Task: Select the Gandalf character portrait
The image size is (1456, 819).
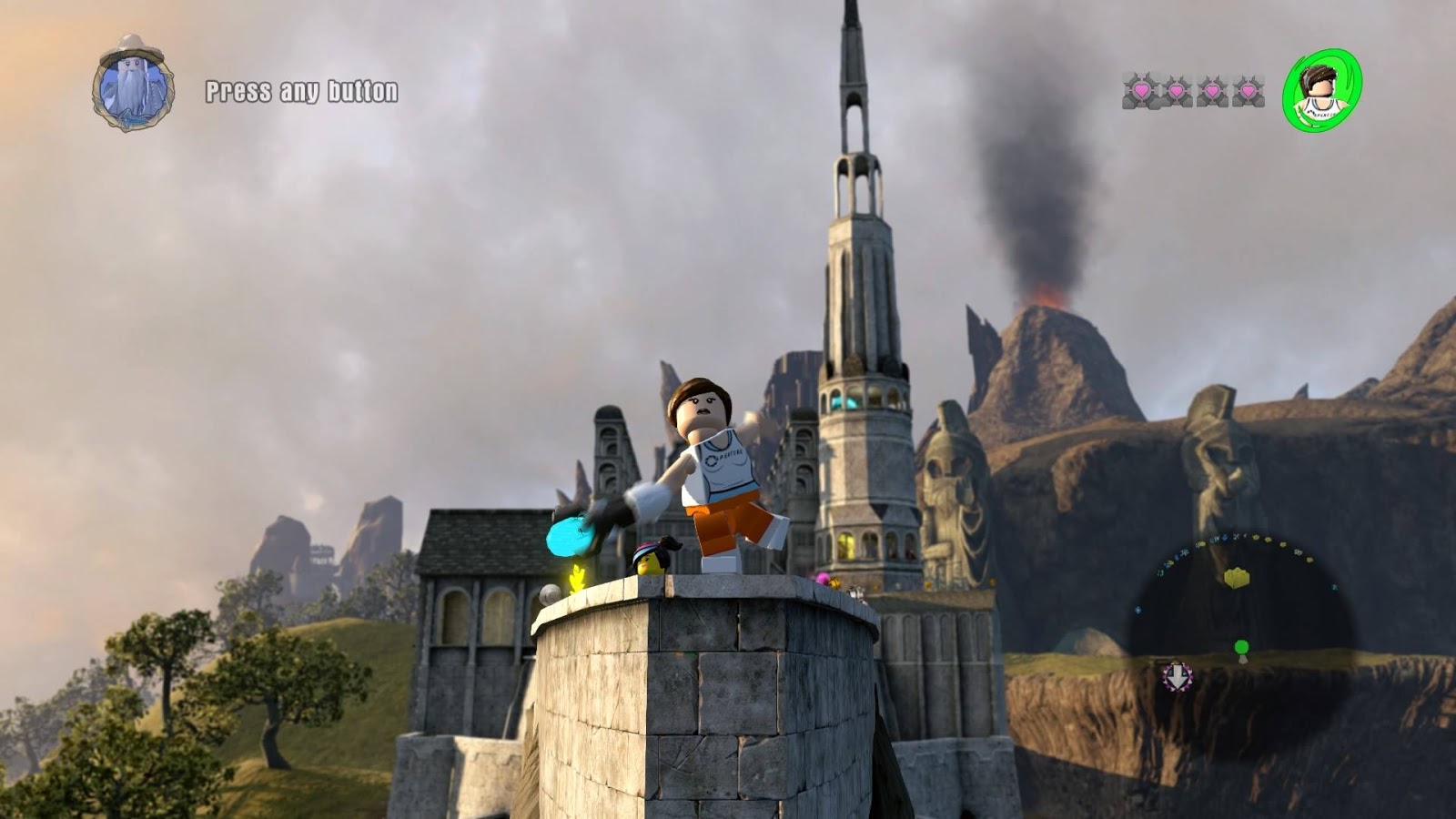Action: 133,84
